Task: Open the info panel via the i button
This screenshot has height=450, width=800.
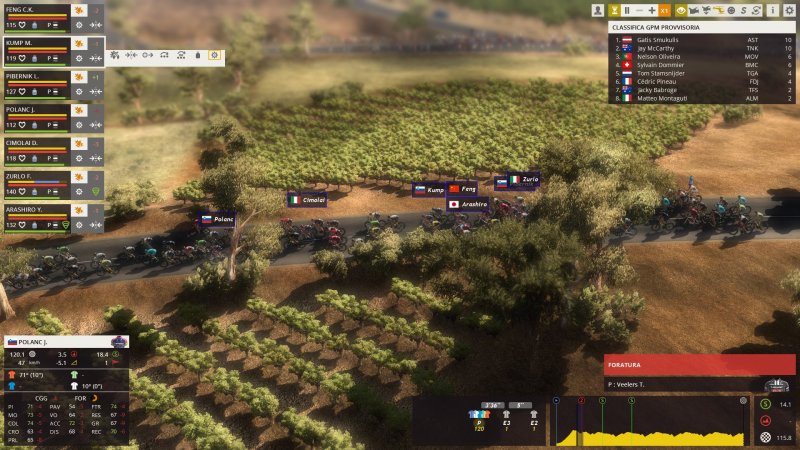Action: pos(772,10)
